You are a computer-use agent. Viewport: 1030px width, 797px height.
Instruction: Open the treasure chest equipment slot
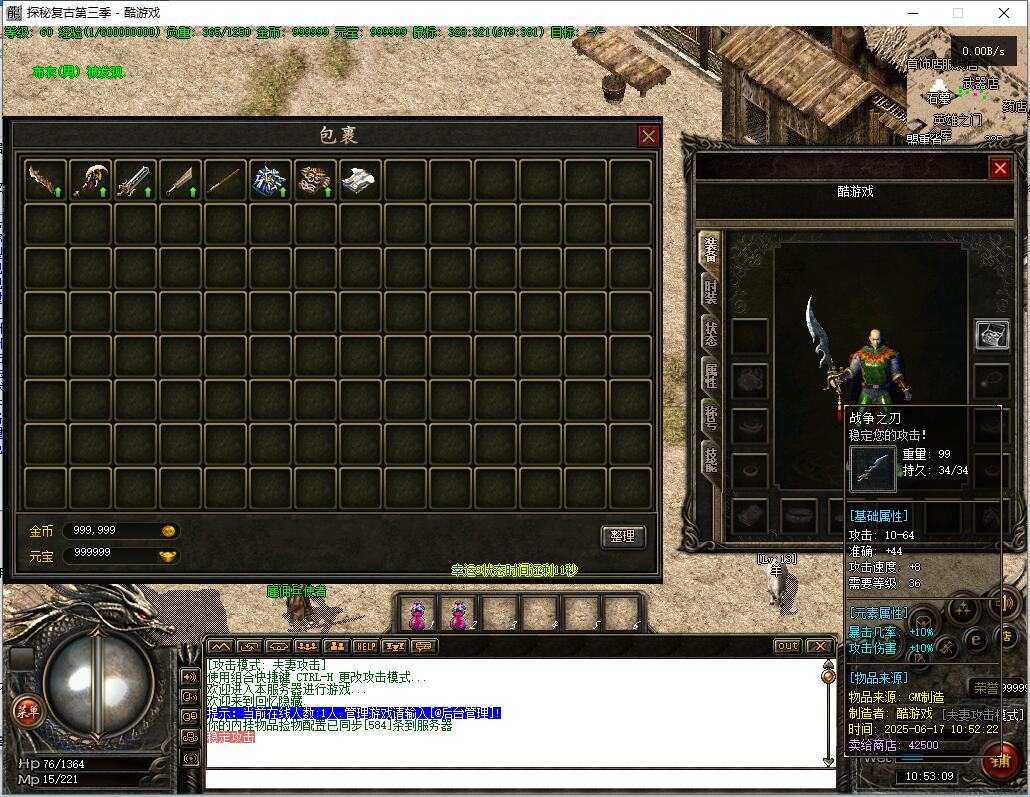[991, 335]
